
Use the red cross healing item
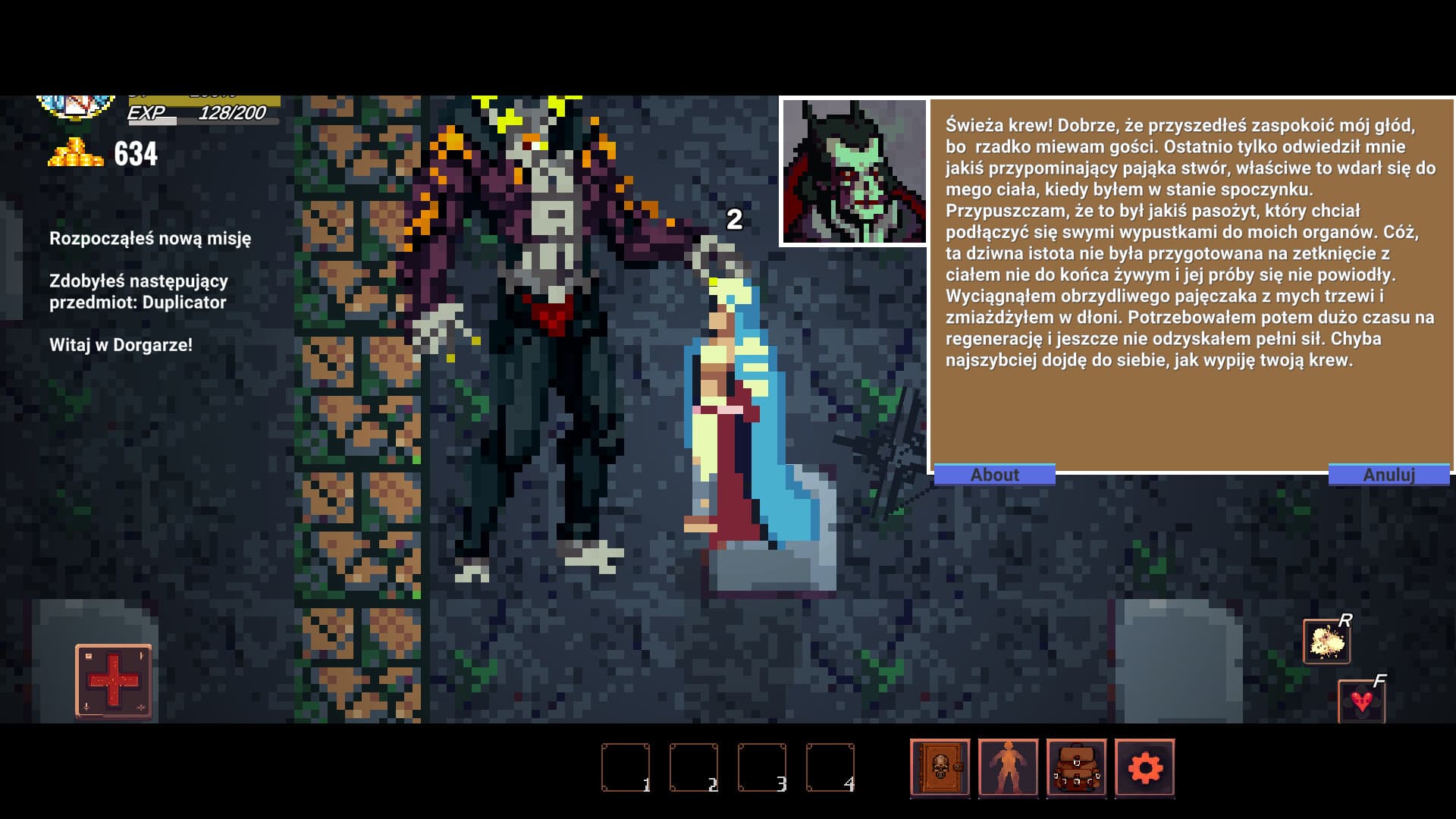(115, 680)
